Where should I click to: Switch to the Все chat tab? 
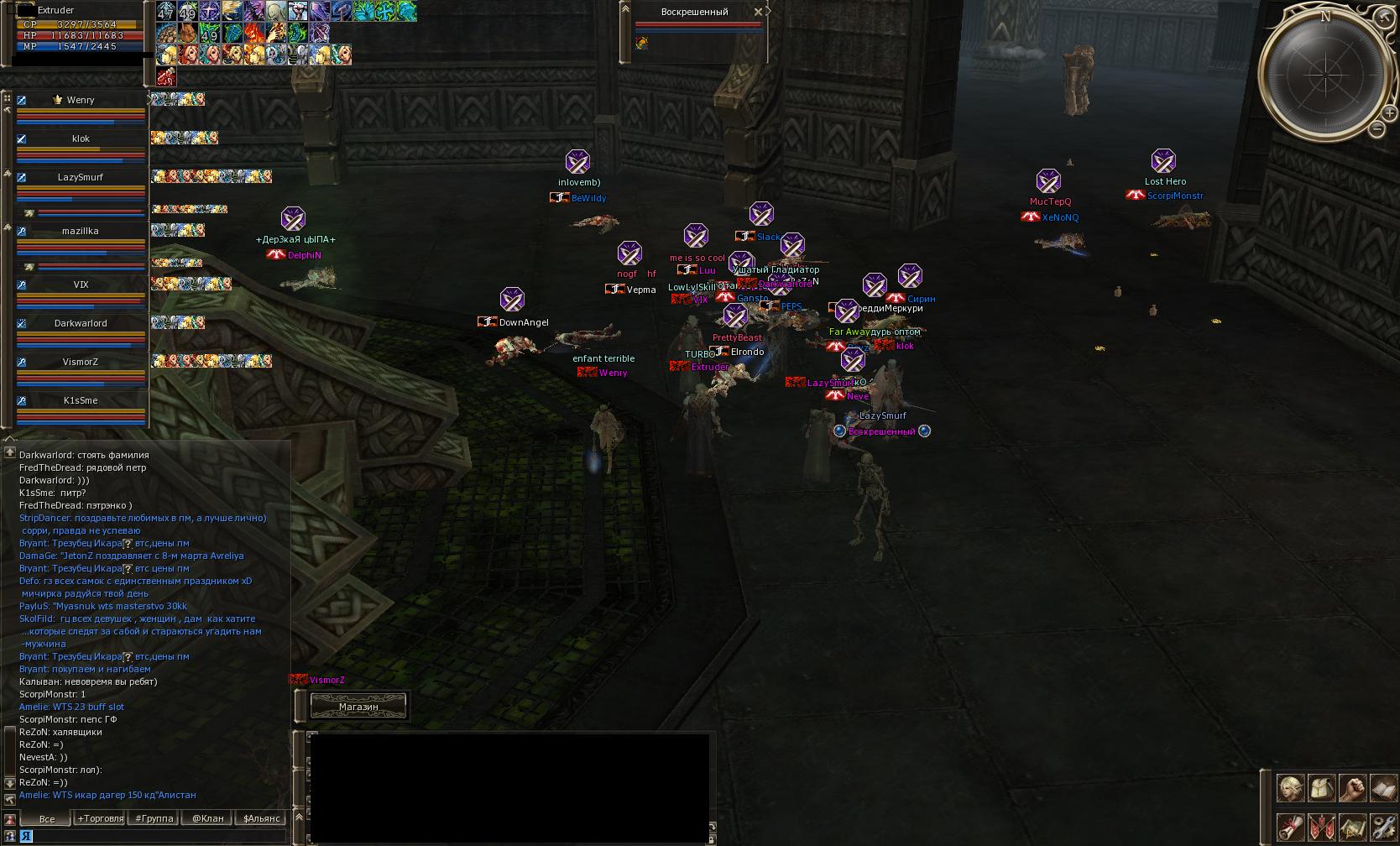pyautogui.click(x=47, y=818)
